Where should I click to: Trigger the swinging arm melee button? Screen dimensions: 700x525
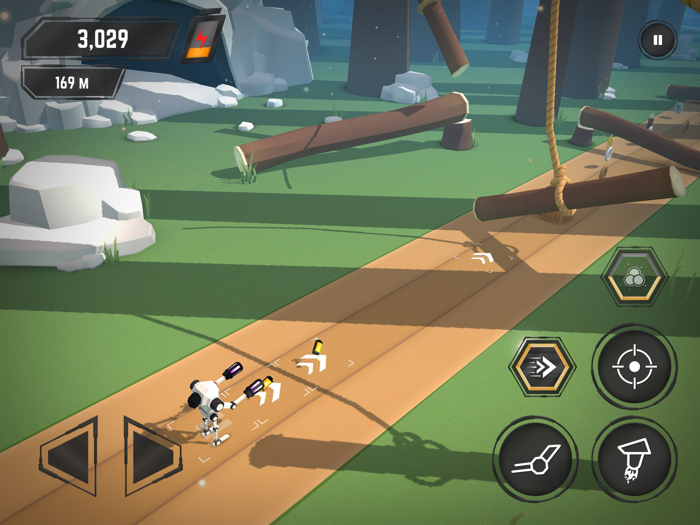pos(535,459)
